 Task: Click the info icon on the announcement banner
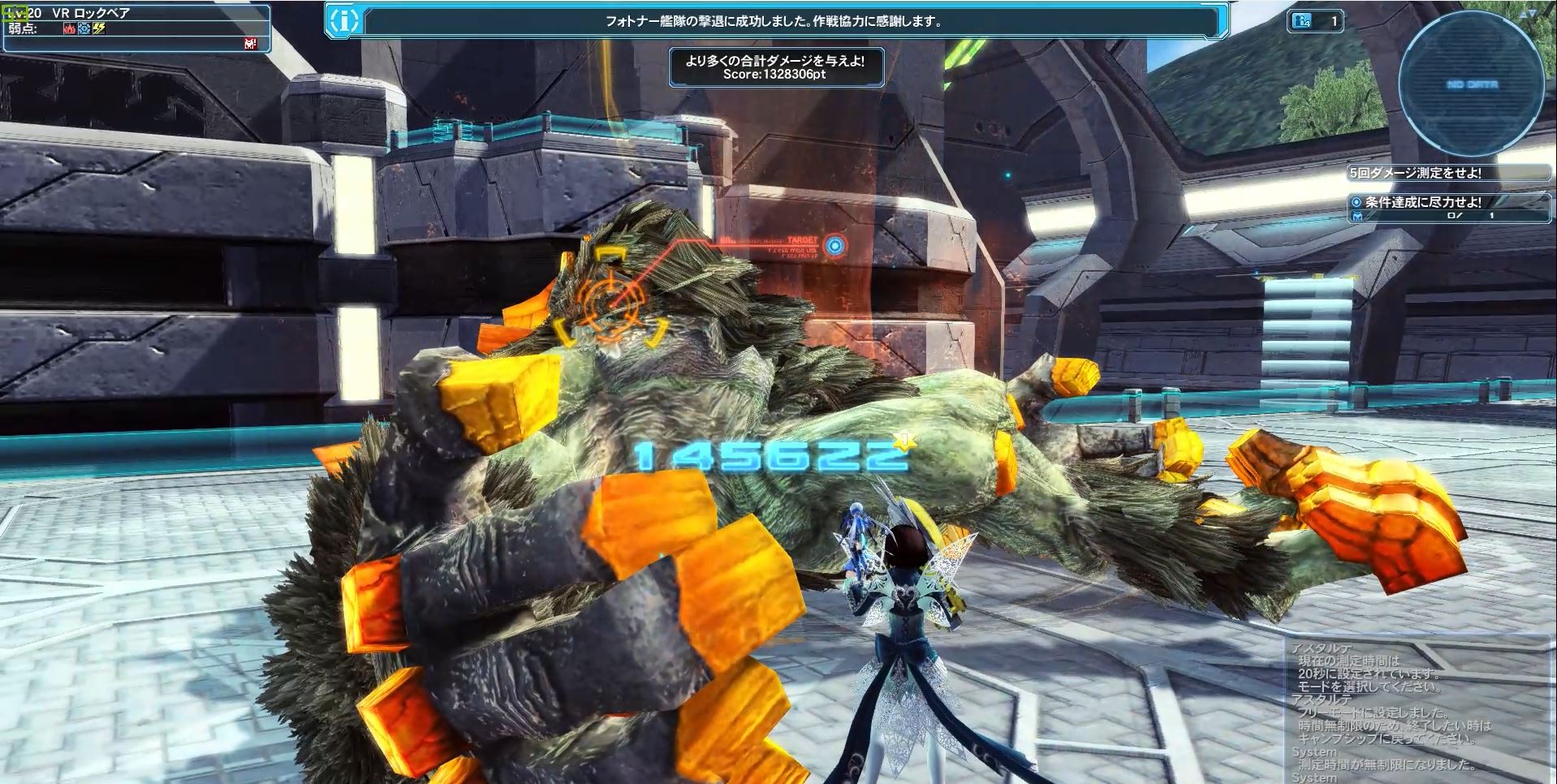click(344, 22)
